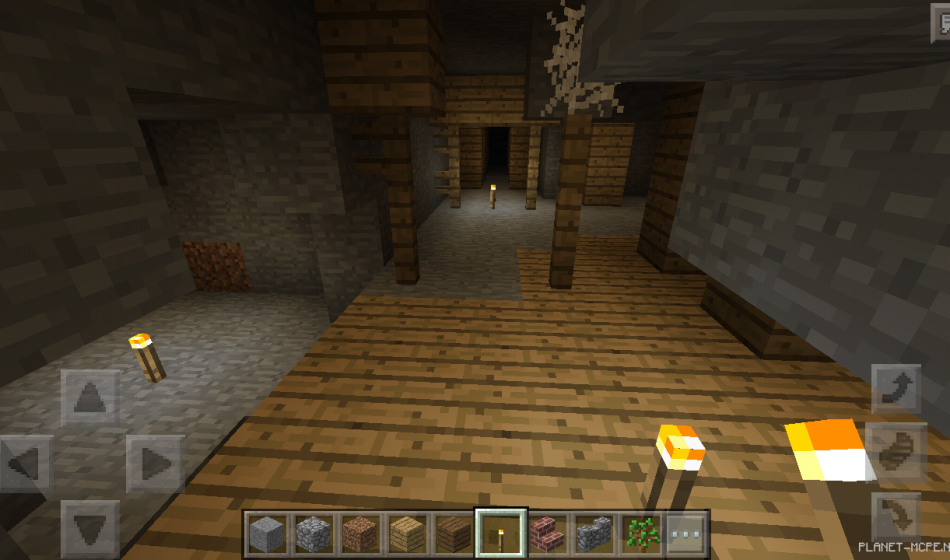Viewport: 950px width, 560px height.
Task: Select the smooth stone block slot
Action: coord(267,534)
